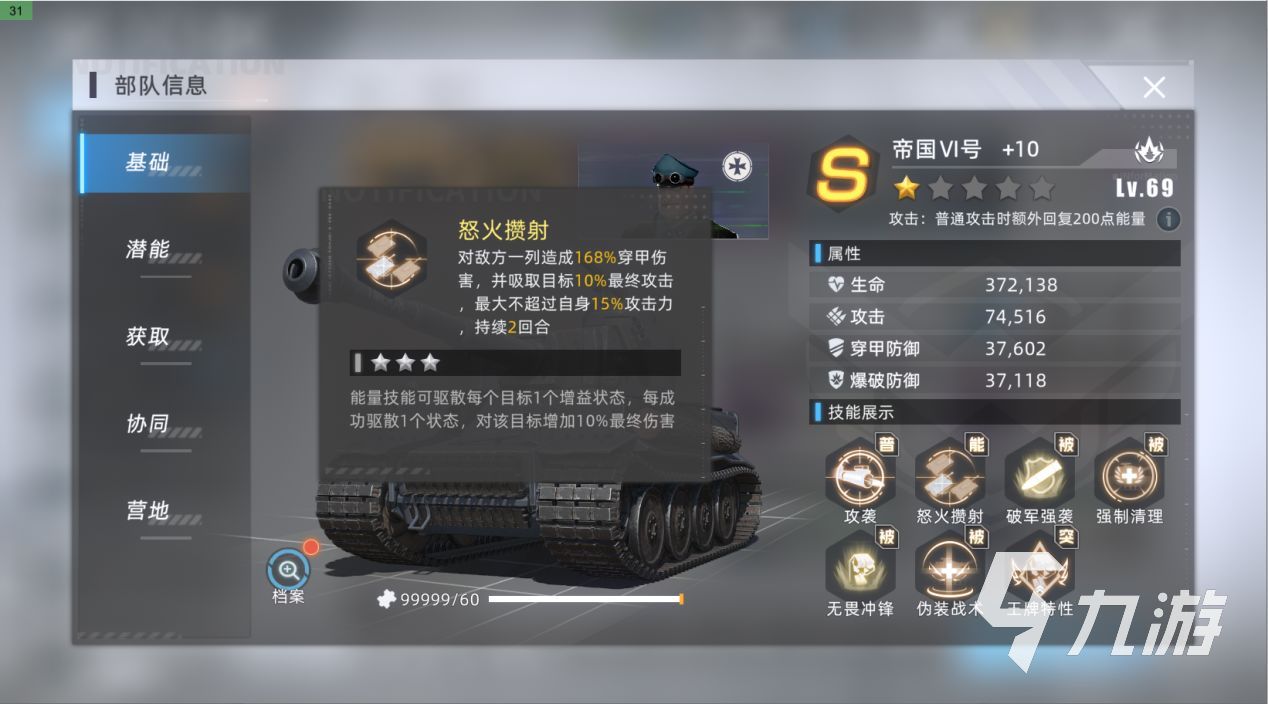Image resolution: width=1268 pixels, height=704 pixels.
Task: Close the 部队信息 window
Action: 1154,88
